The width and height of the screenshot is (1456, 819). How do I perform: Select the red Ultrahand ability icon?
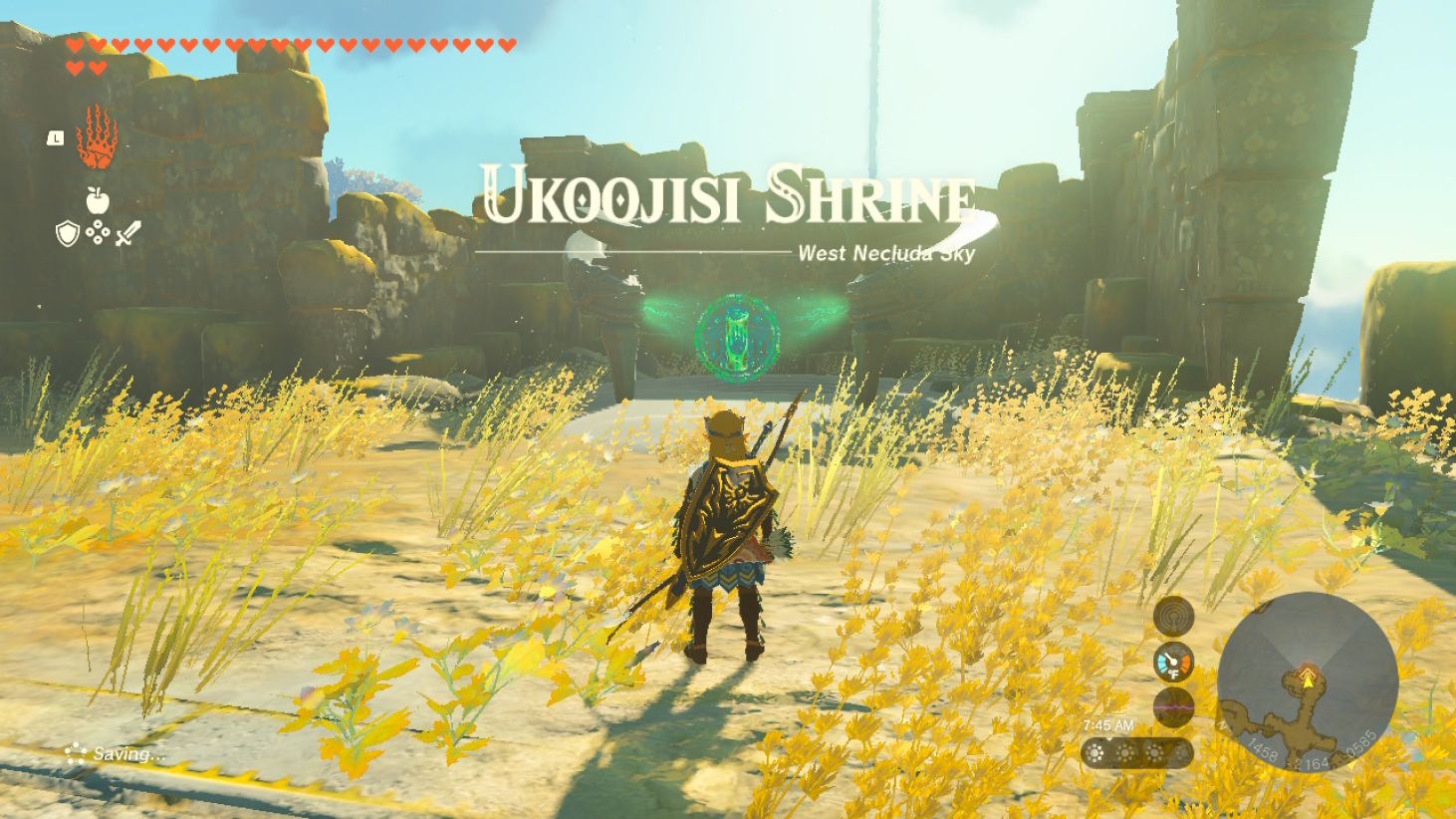(97, 137)
